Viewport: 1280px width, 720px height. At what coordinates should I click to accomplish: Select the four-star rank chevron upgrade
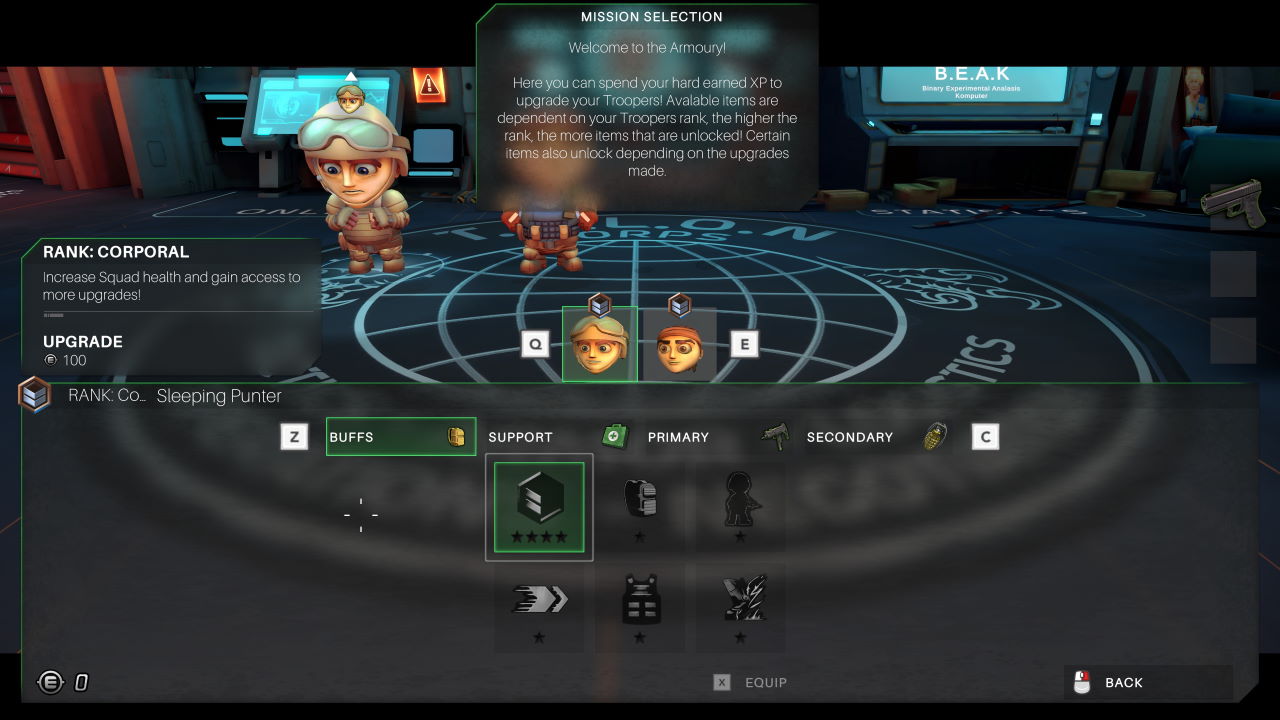pos(539,507)
